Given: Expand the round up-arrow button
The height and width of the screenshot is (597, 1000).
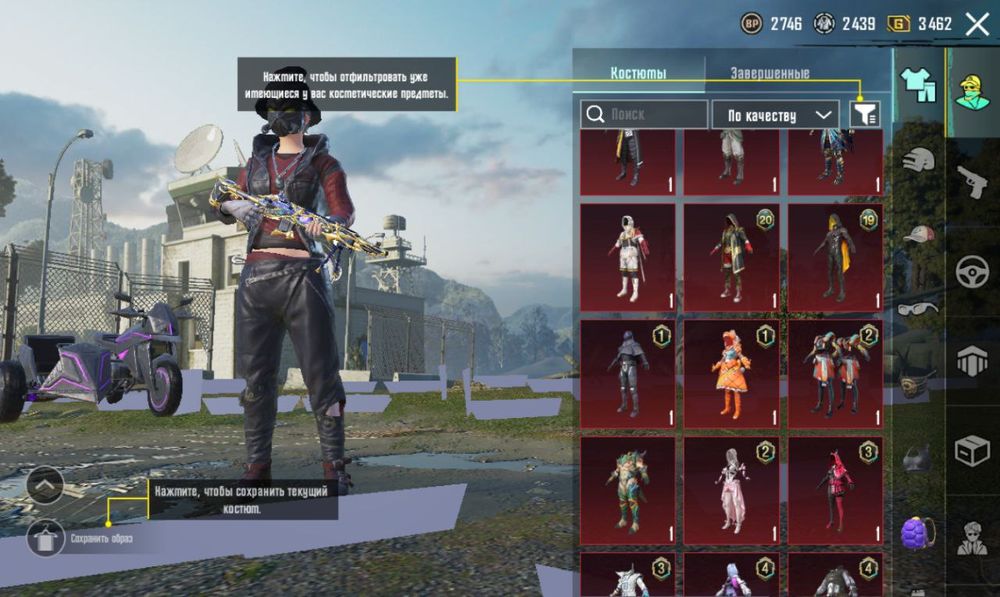Looking at the screenshot, I should 45,486.
